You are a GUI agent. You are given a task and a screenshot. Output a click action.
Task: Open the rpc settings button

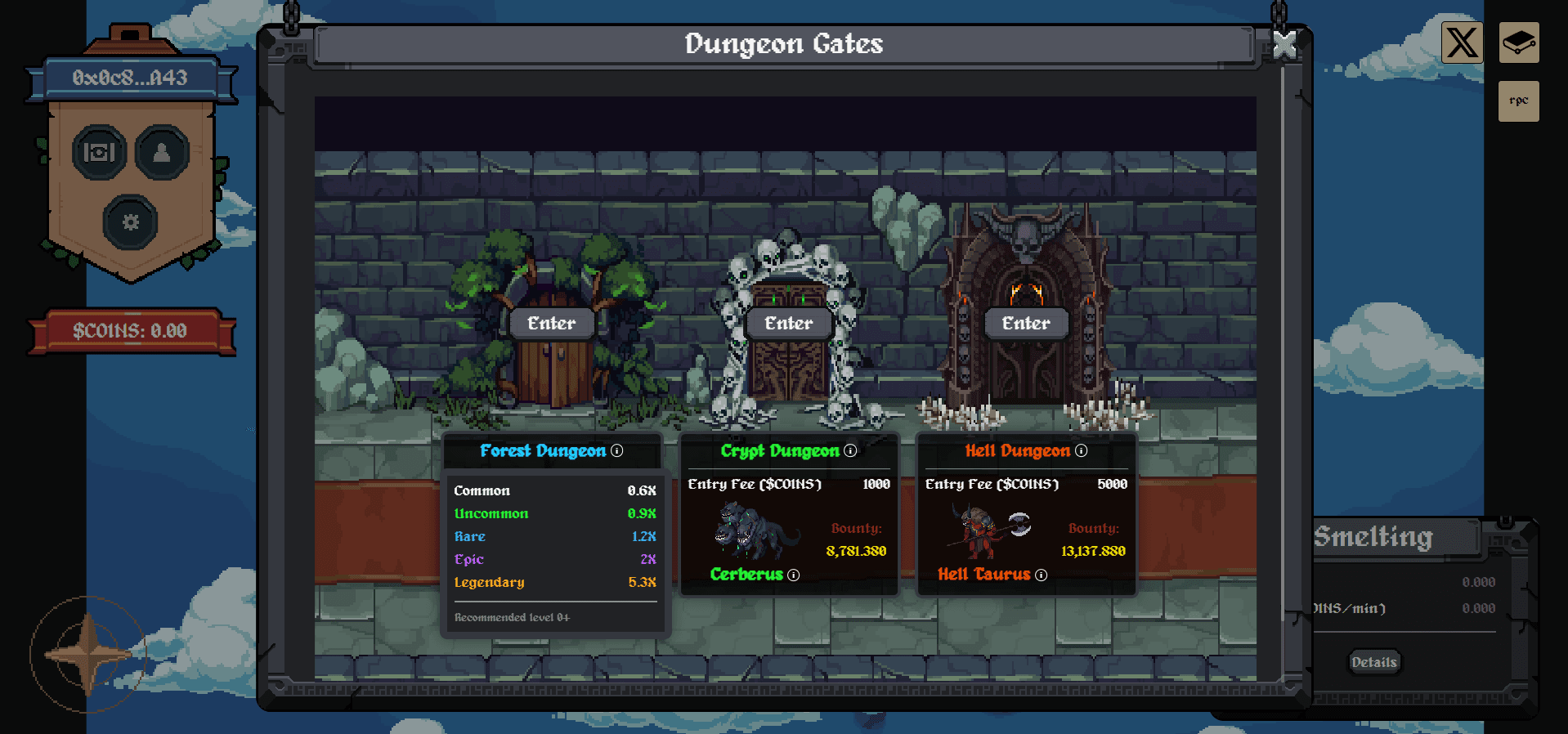tap(1518, 101)
